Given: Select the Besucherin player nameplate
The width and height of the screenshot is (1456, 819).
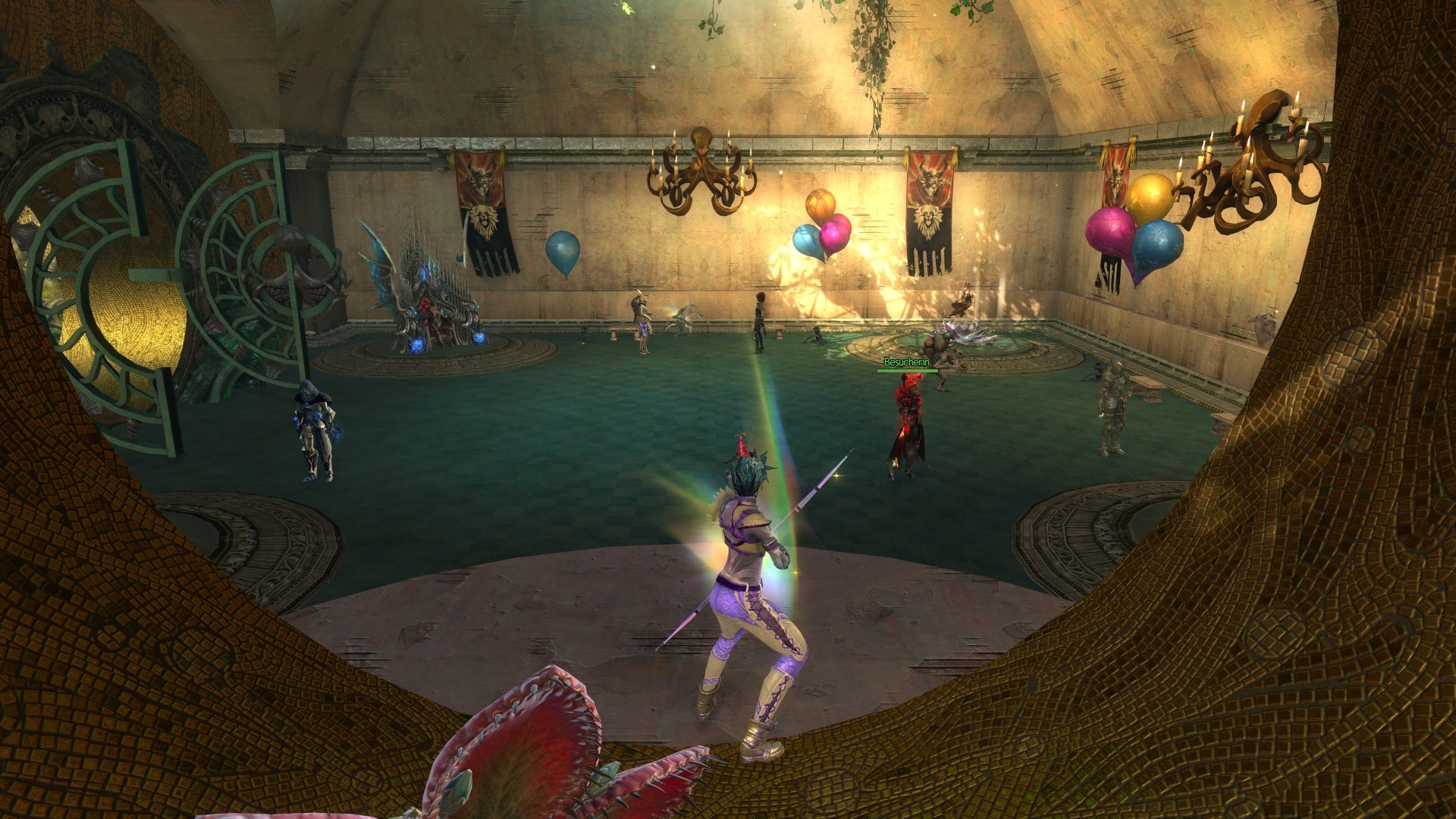Looking at the screenshot, I should [906, 363].
